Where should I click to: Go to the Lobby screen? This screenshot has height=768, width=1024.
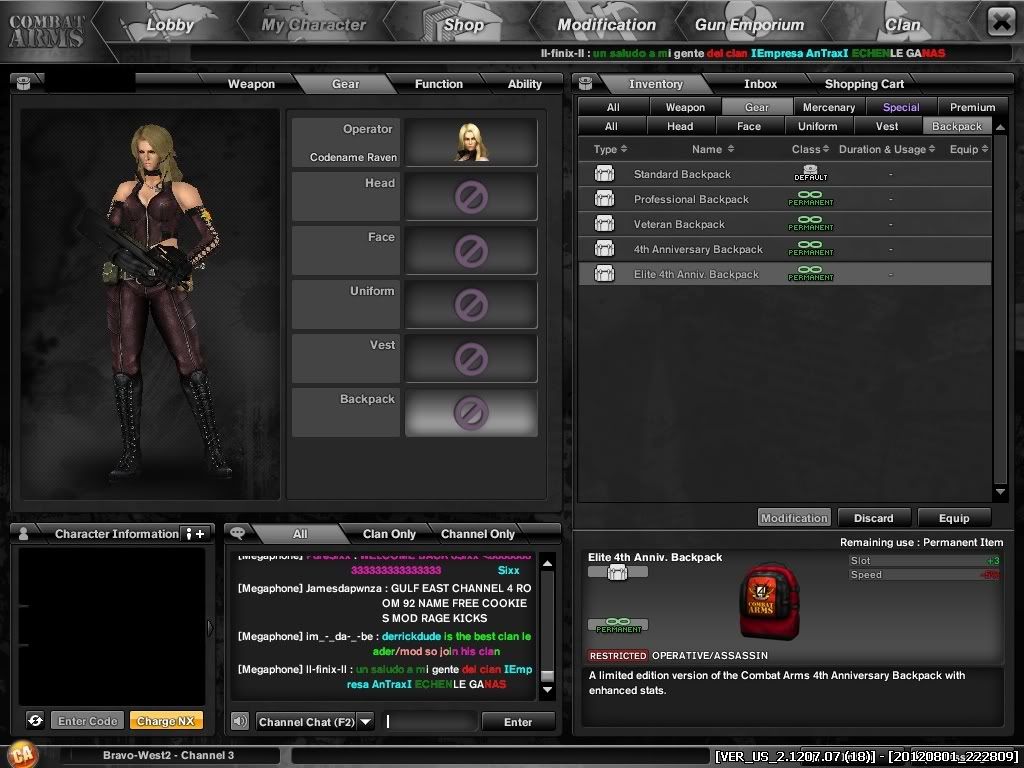click(169, 25)
